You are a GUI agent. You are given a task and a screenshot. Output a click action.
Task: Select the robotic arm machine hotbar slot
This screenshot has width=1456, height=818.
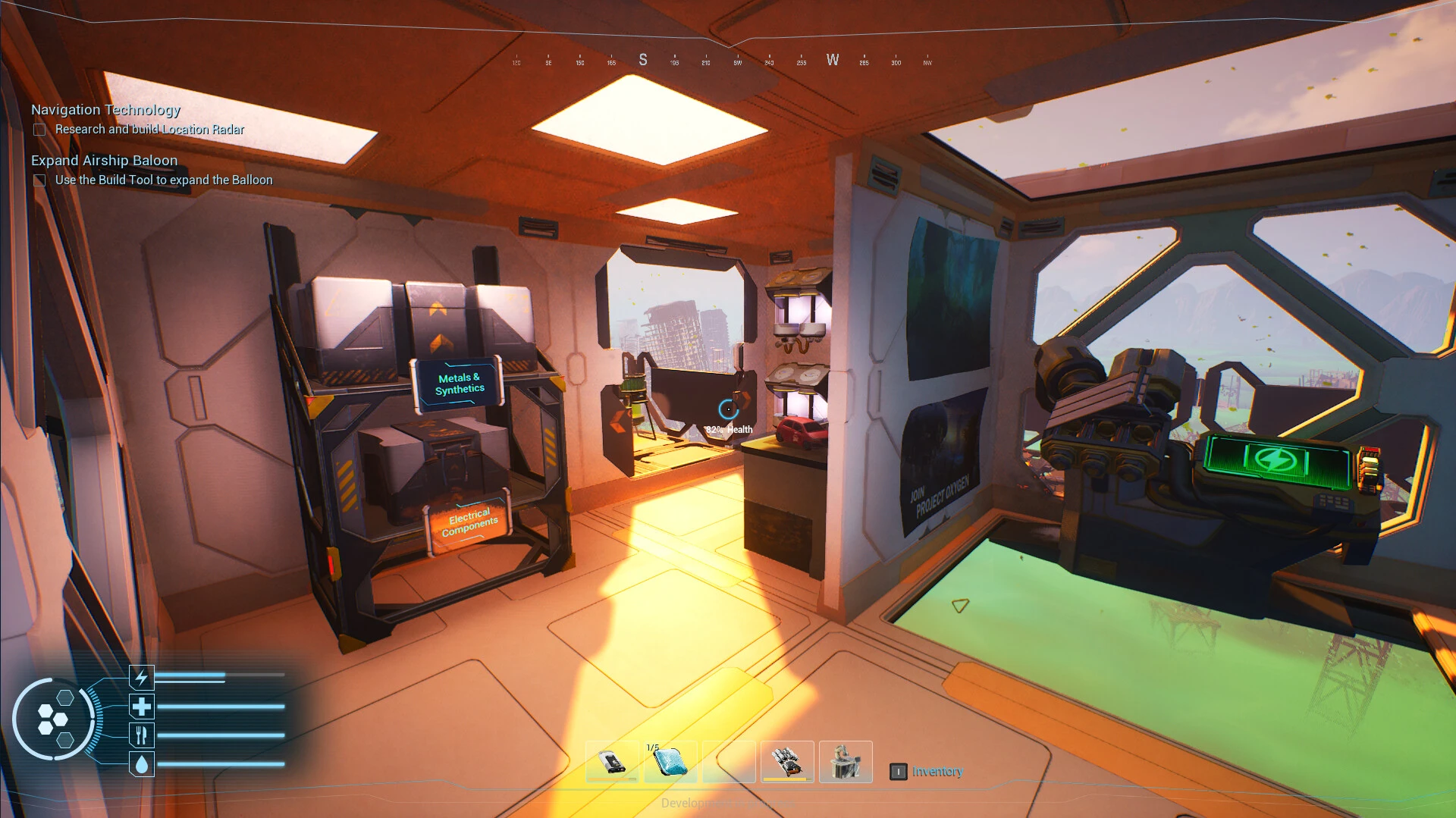846,761
